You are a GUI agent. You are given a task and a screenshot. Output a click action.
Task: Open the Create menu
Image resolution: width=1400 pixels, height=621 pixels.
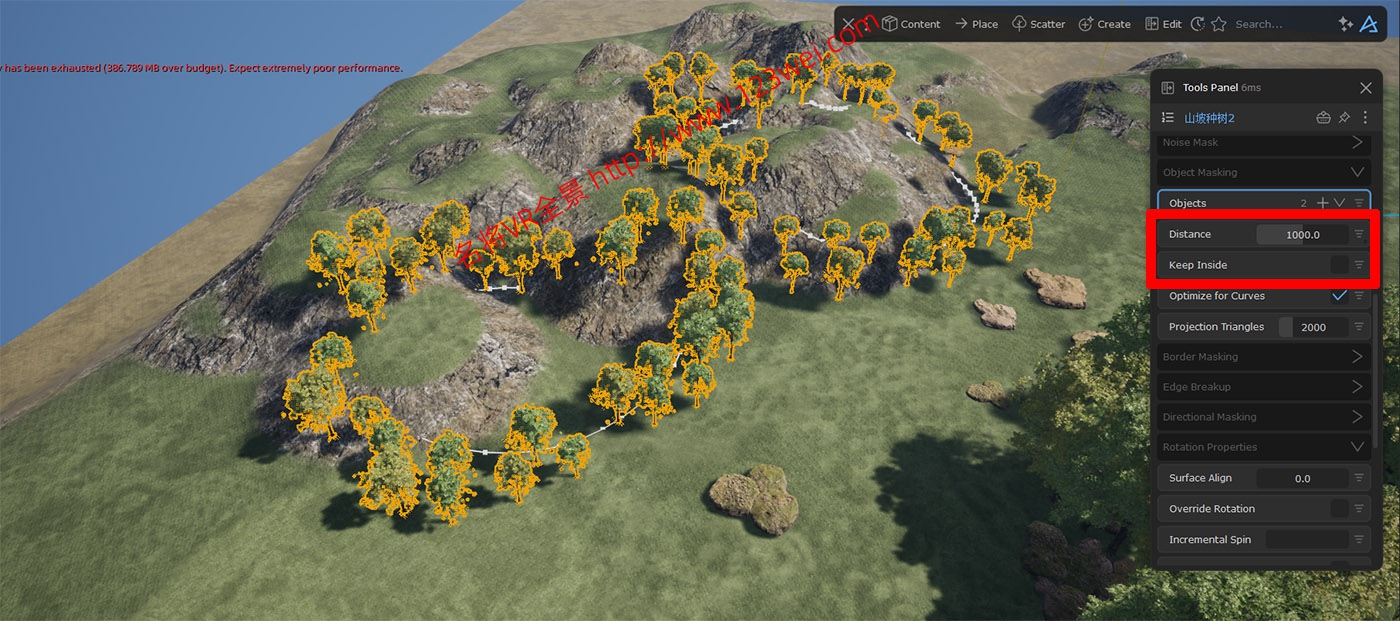[1104, 24]
